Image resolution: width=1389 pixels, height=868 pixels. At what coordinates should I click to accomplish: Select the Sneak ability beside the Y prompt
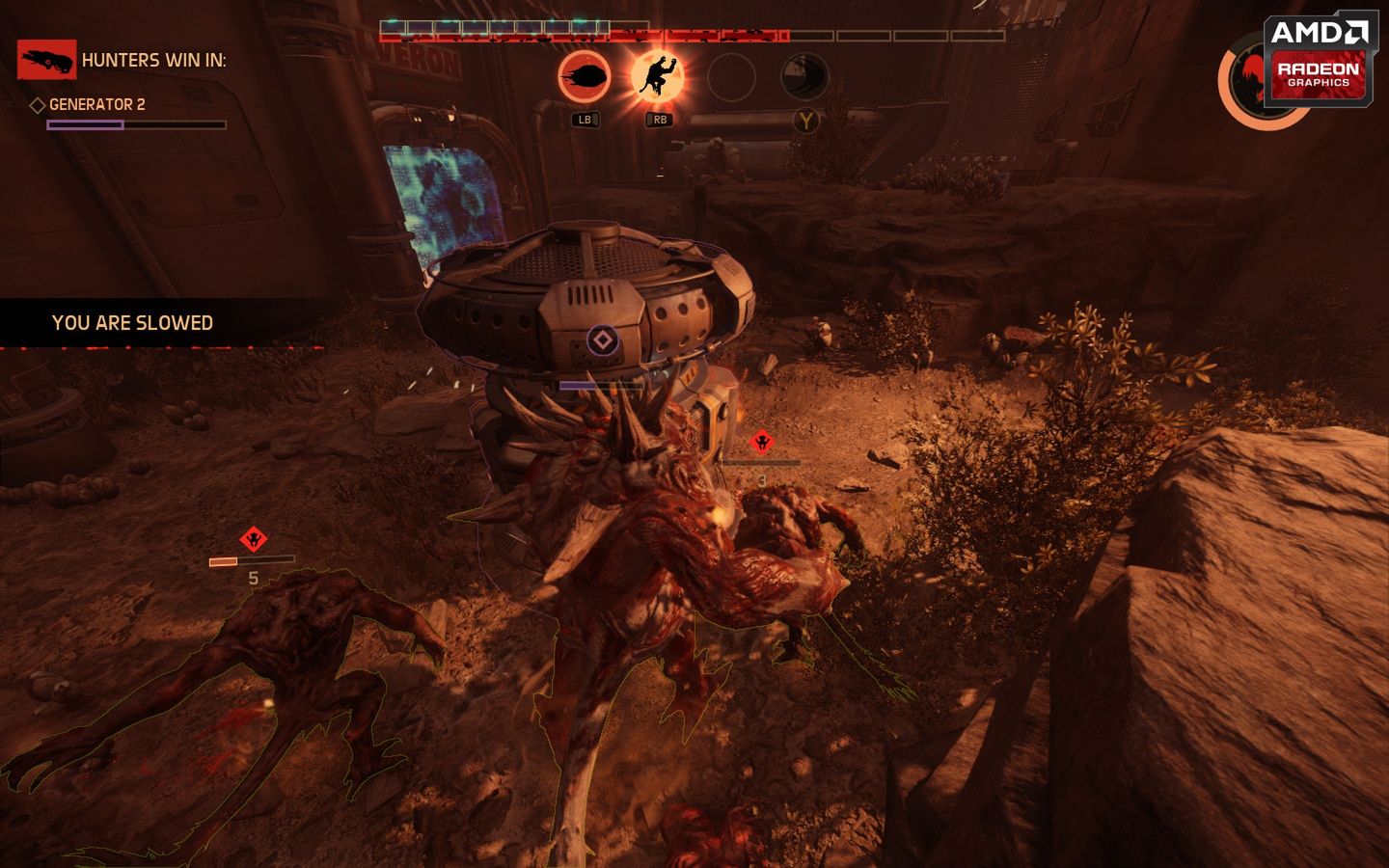tap(806, 78)
